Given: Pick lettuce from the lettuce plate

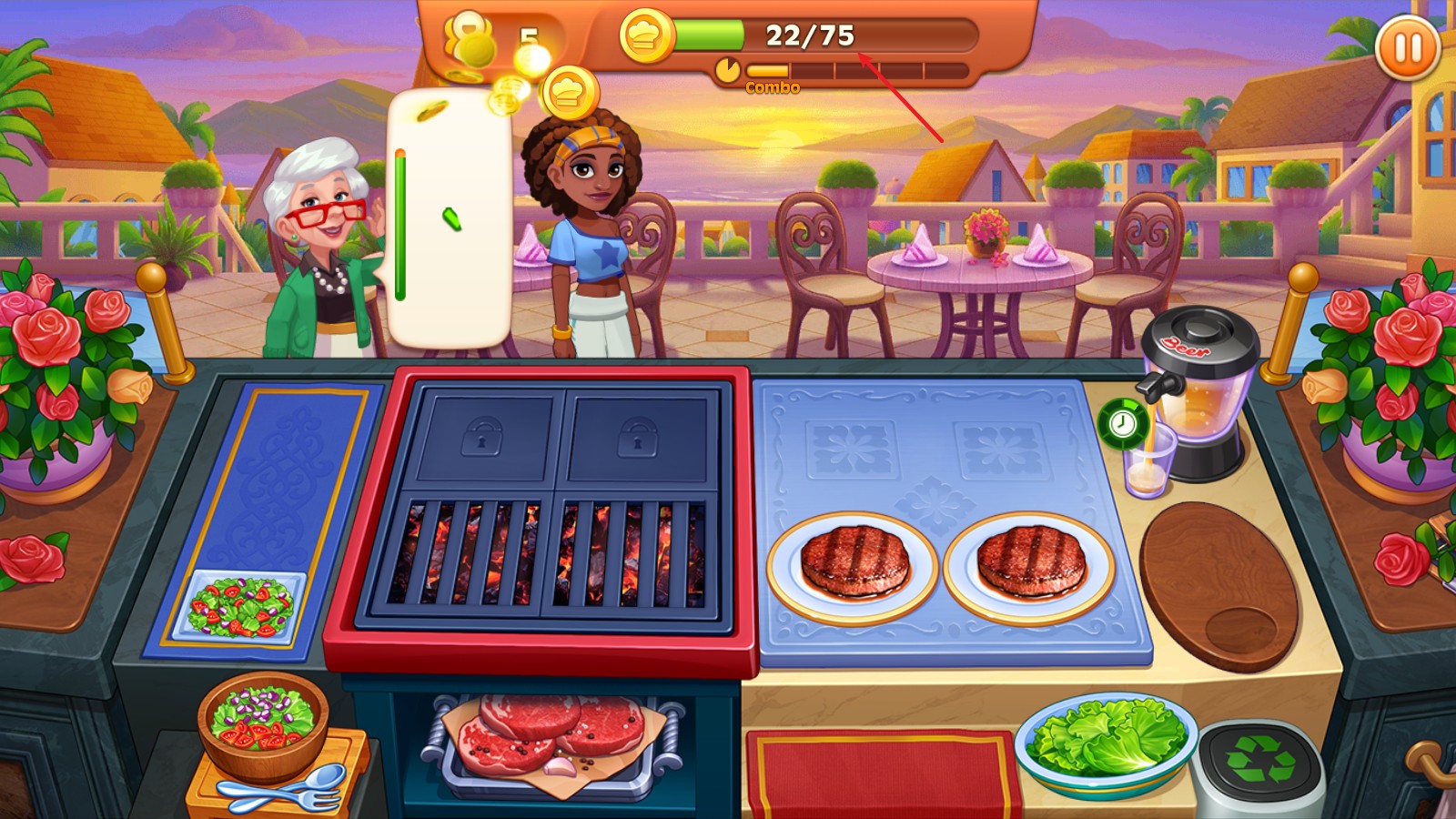Looking at the screenshot, I should [1104, 737].
